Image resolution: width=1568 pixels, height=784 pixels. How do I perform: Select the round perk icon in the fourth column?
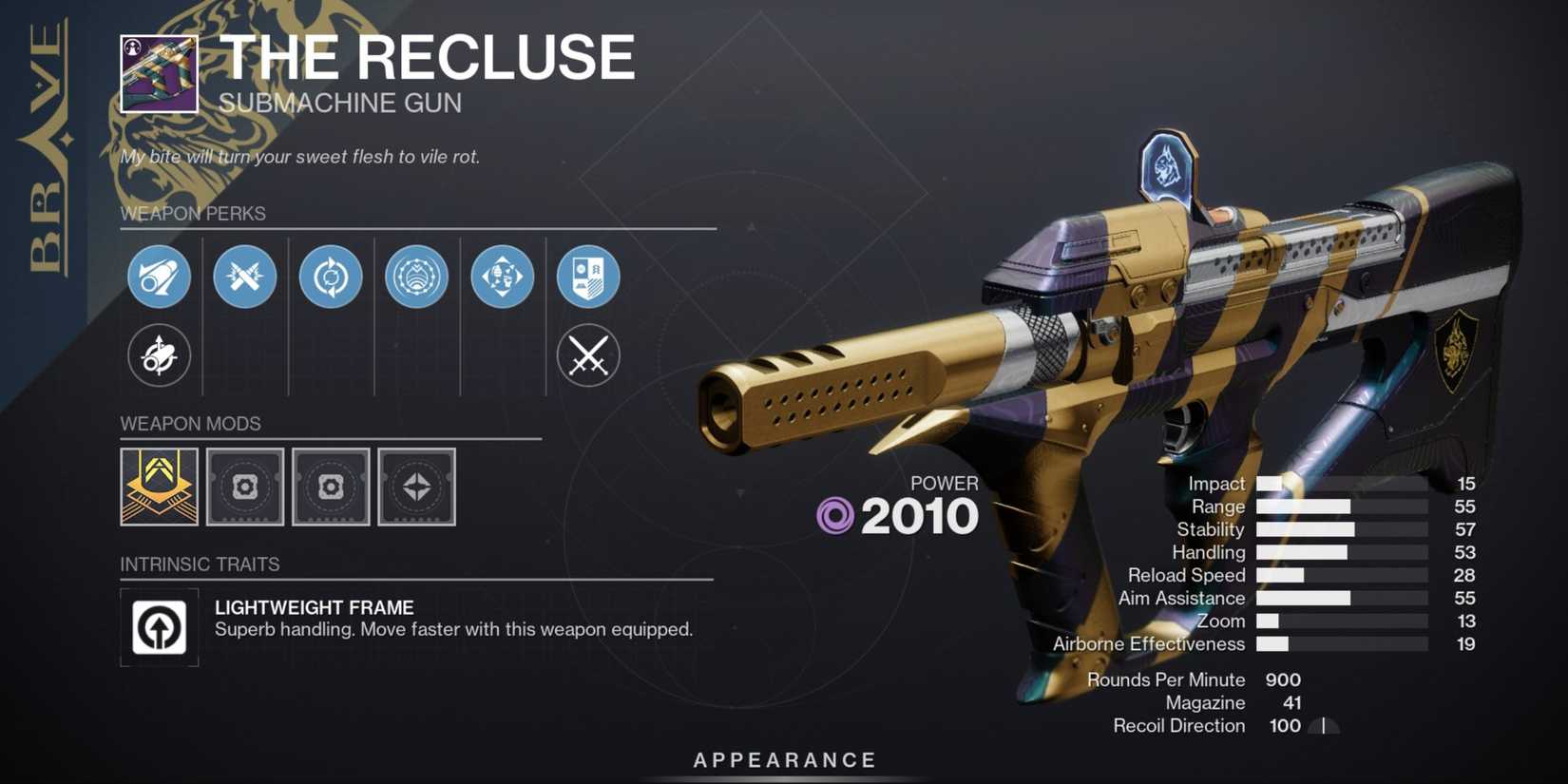pyautogui.click(x=416, y=277)
